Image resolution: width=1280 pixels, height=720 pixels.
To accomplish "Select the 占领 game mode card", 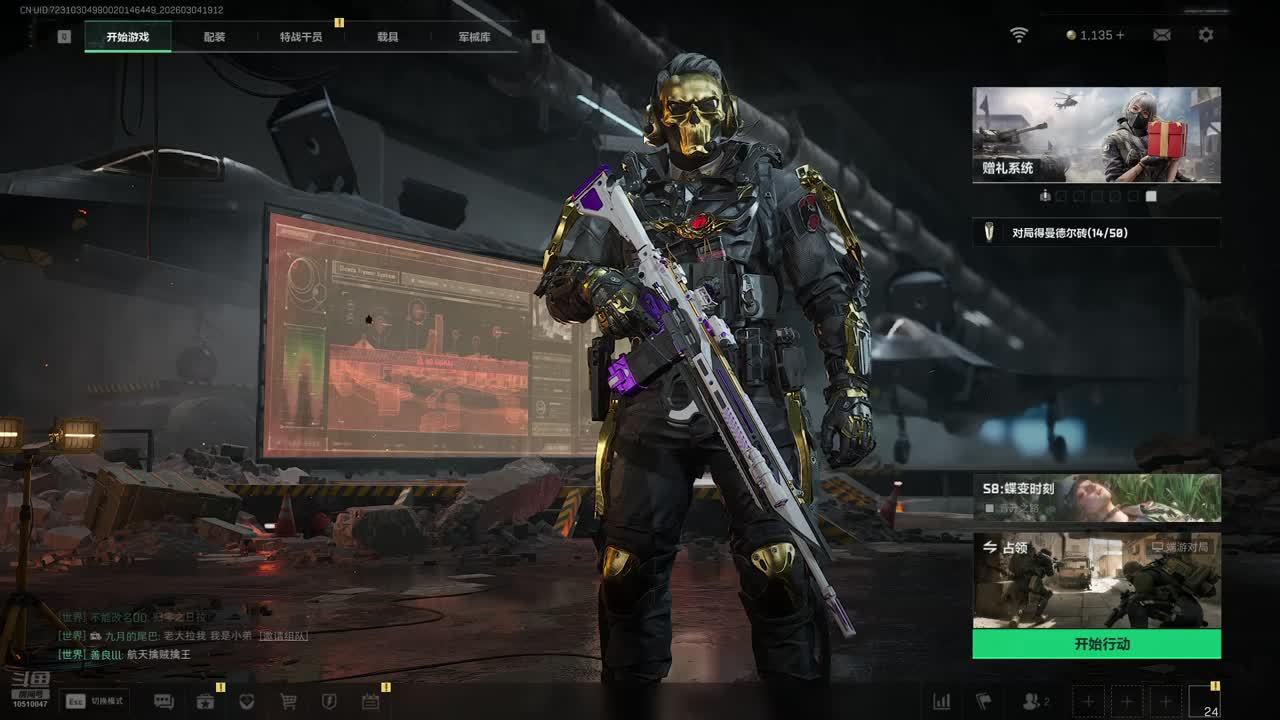I will click(1096, 580).
